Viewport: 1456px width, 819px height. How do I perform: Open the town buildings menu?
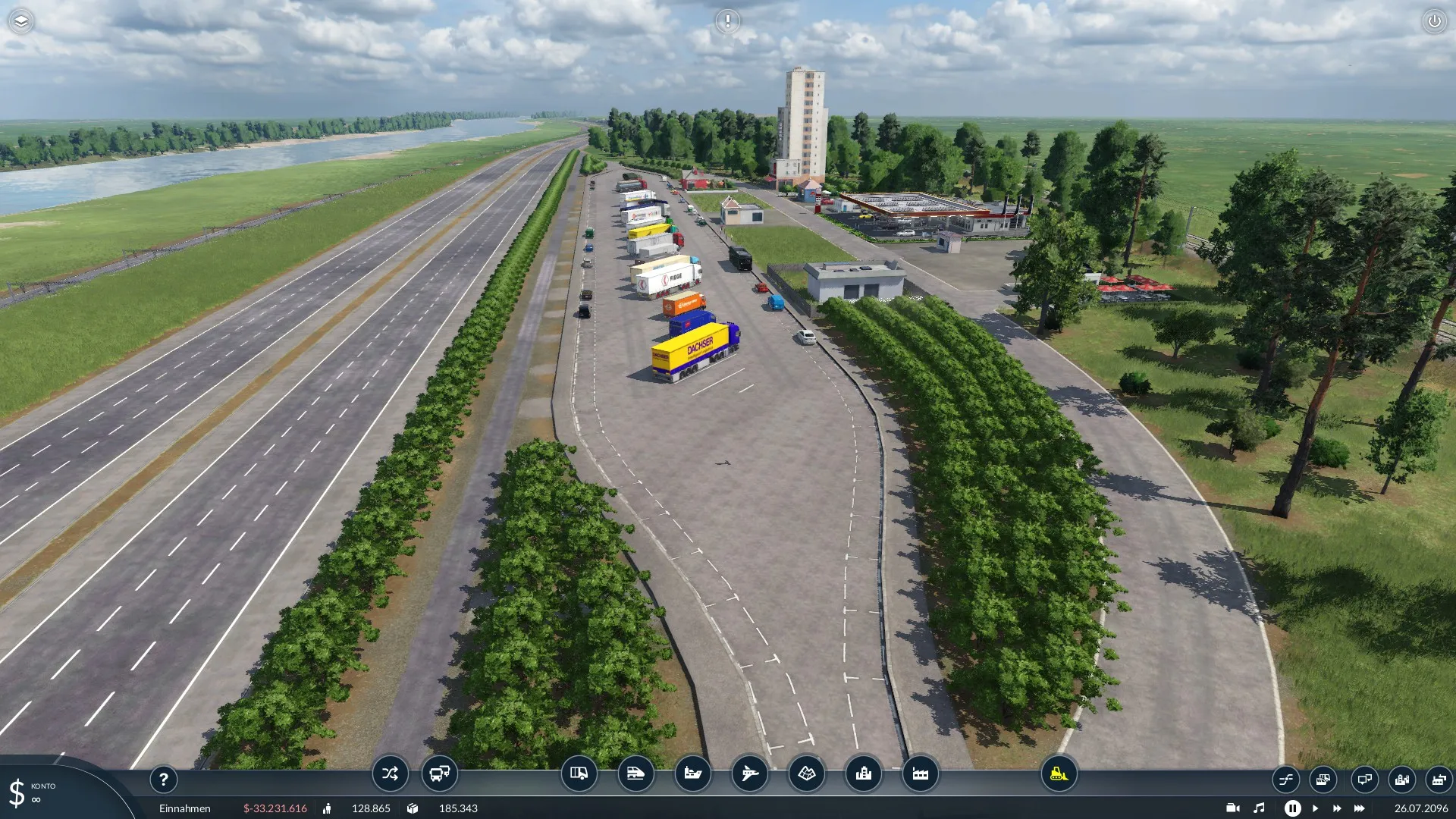pyautogui.click(x=863, y=773)
